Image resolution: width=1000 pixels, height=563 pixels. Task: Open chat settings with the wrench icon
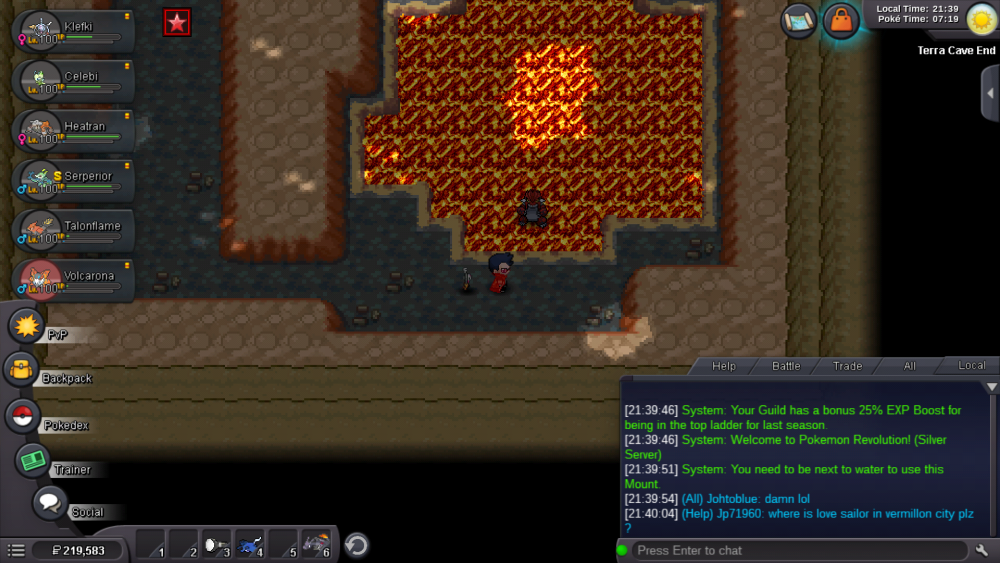point(981,550)
